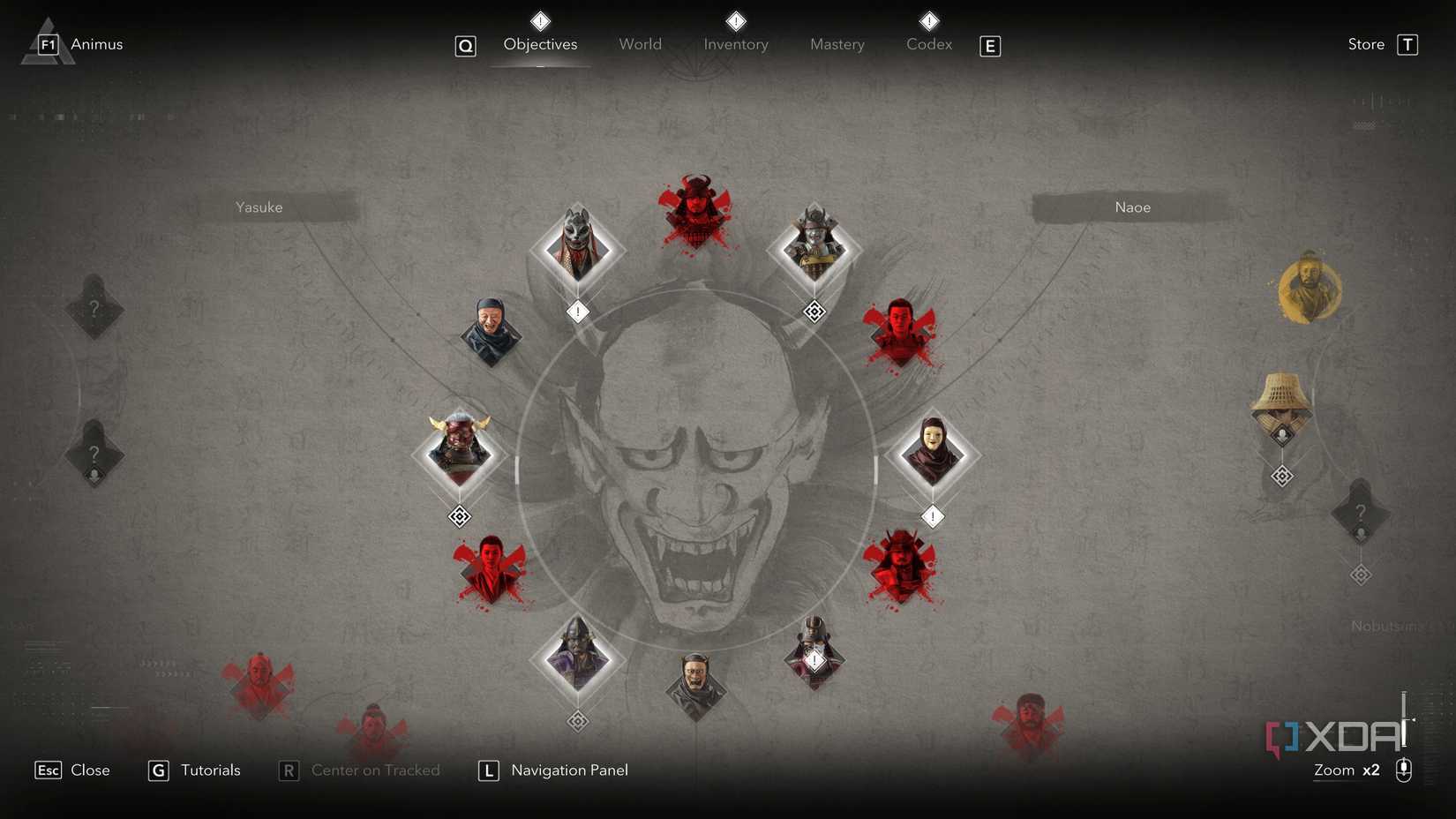Viewport: 1456px width, 819px height.
Task: Open the Navigation Panel
Action: [x=568, y=770]
